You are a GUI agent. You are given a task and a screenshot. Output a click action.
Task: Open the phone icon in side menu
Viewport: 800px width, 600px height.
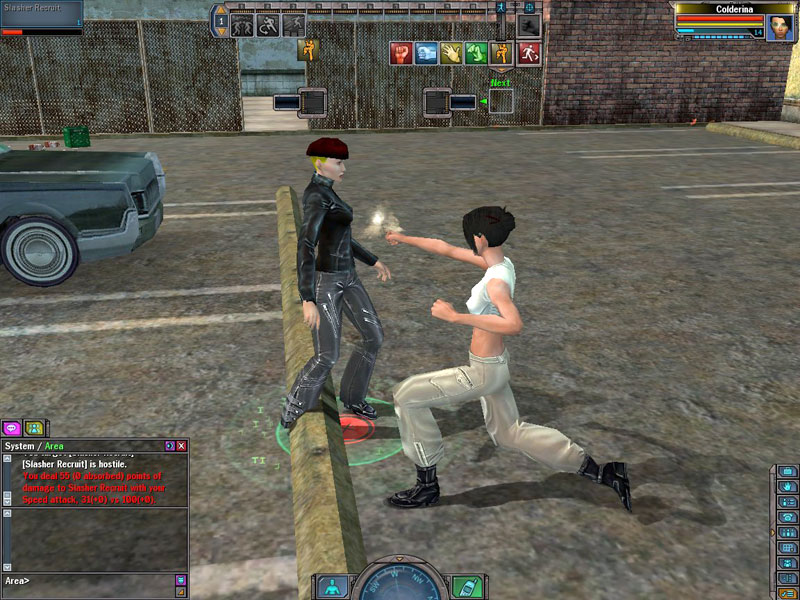tap(788, 517)
